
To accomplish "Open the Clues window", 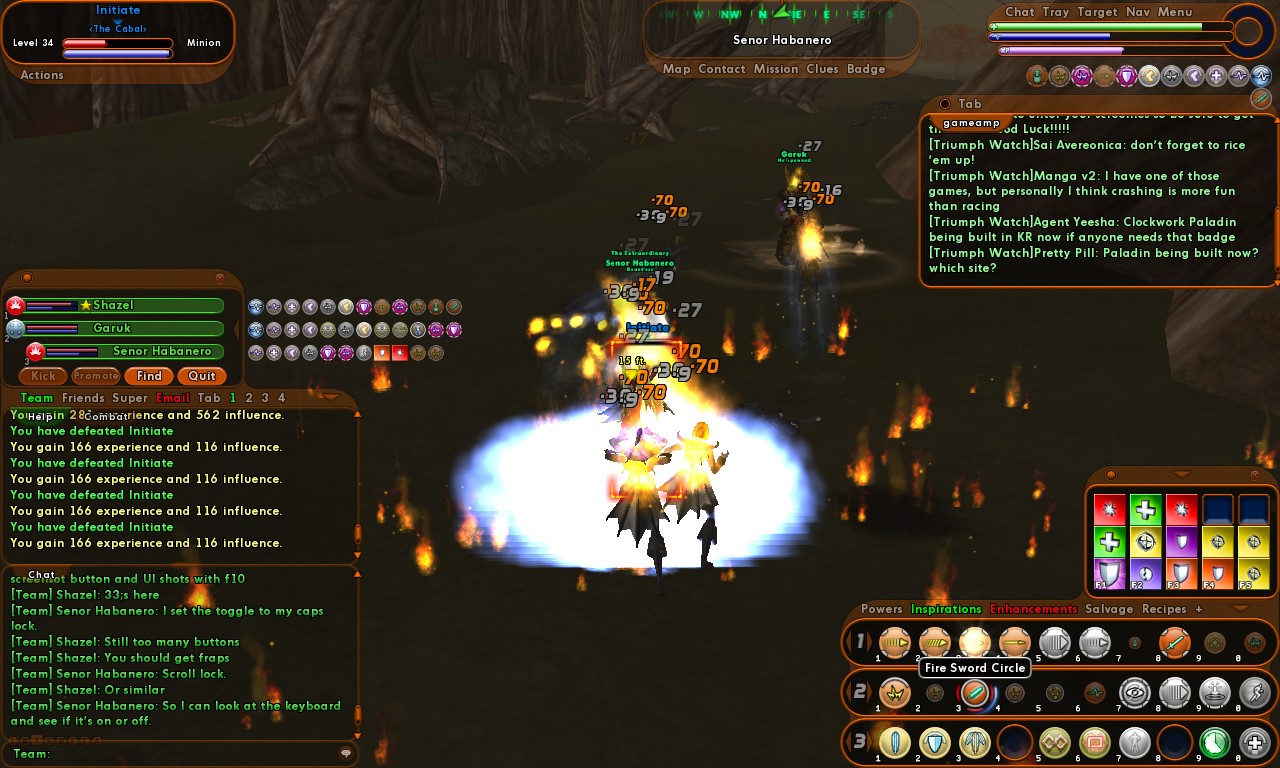I will click(x=822, y=69).
